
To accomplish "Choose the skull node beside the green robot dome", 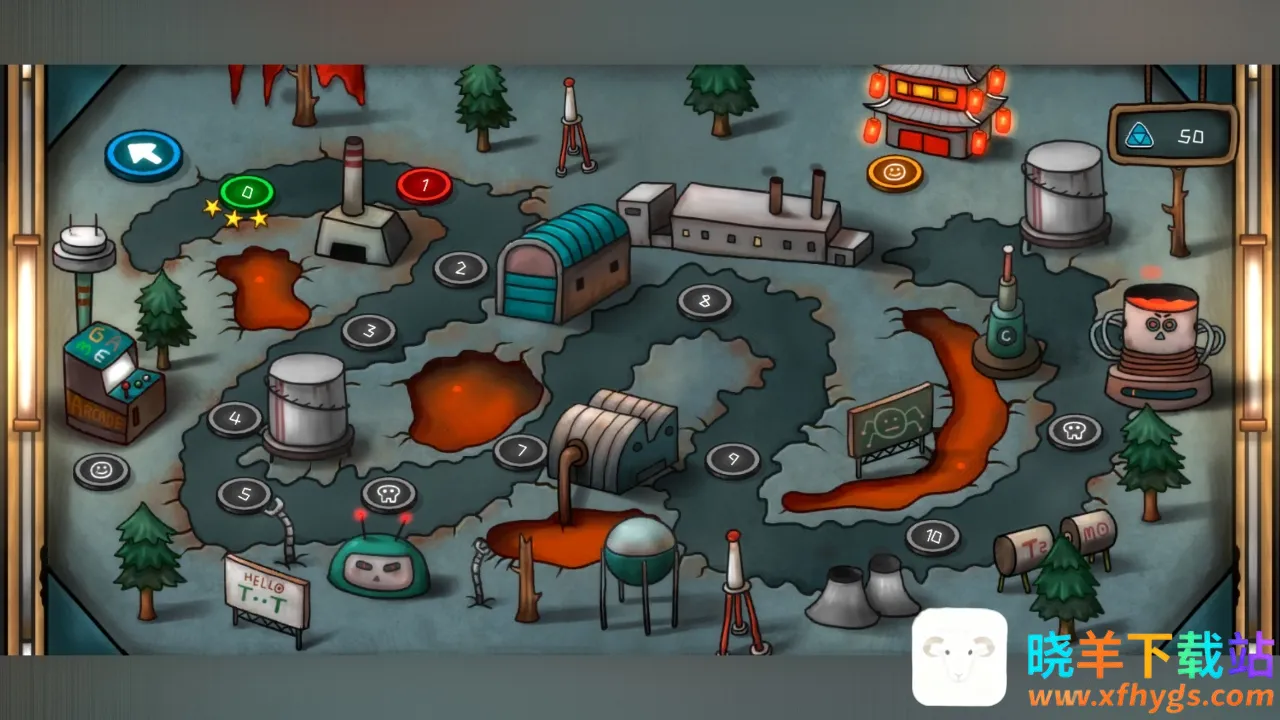I will (389, 492).
